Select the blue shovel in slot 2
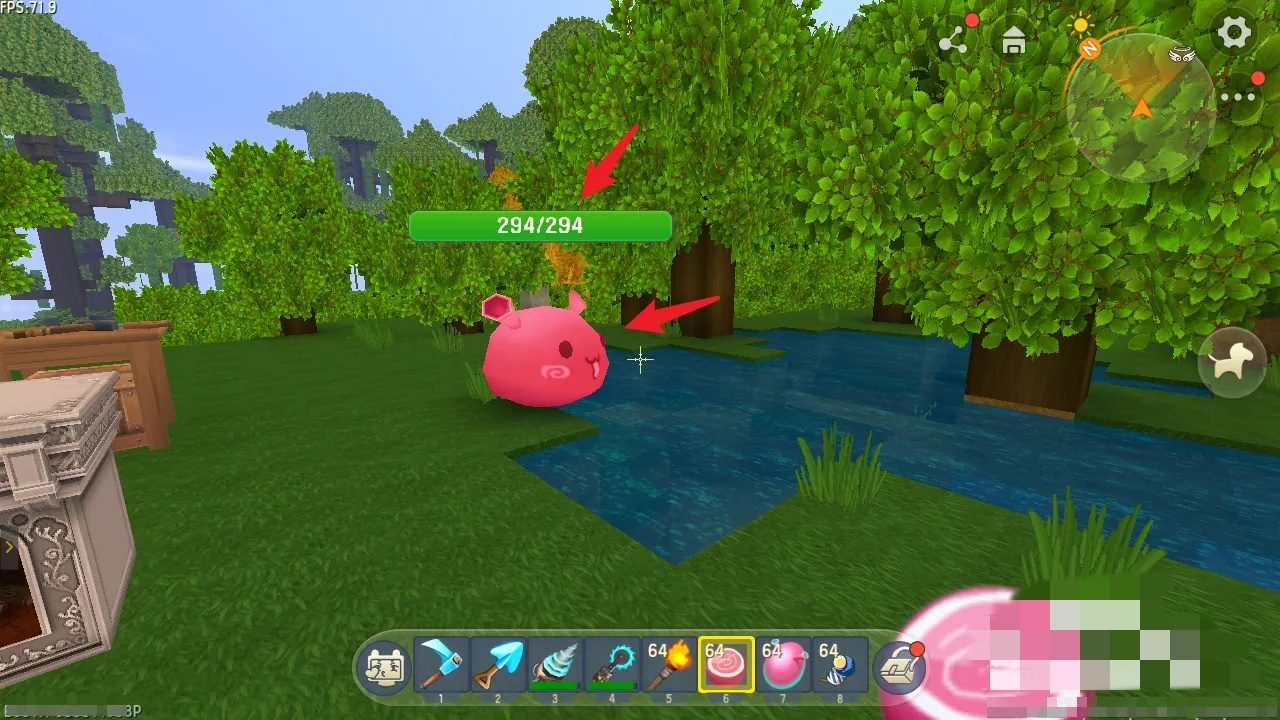 coord(498,665)
